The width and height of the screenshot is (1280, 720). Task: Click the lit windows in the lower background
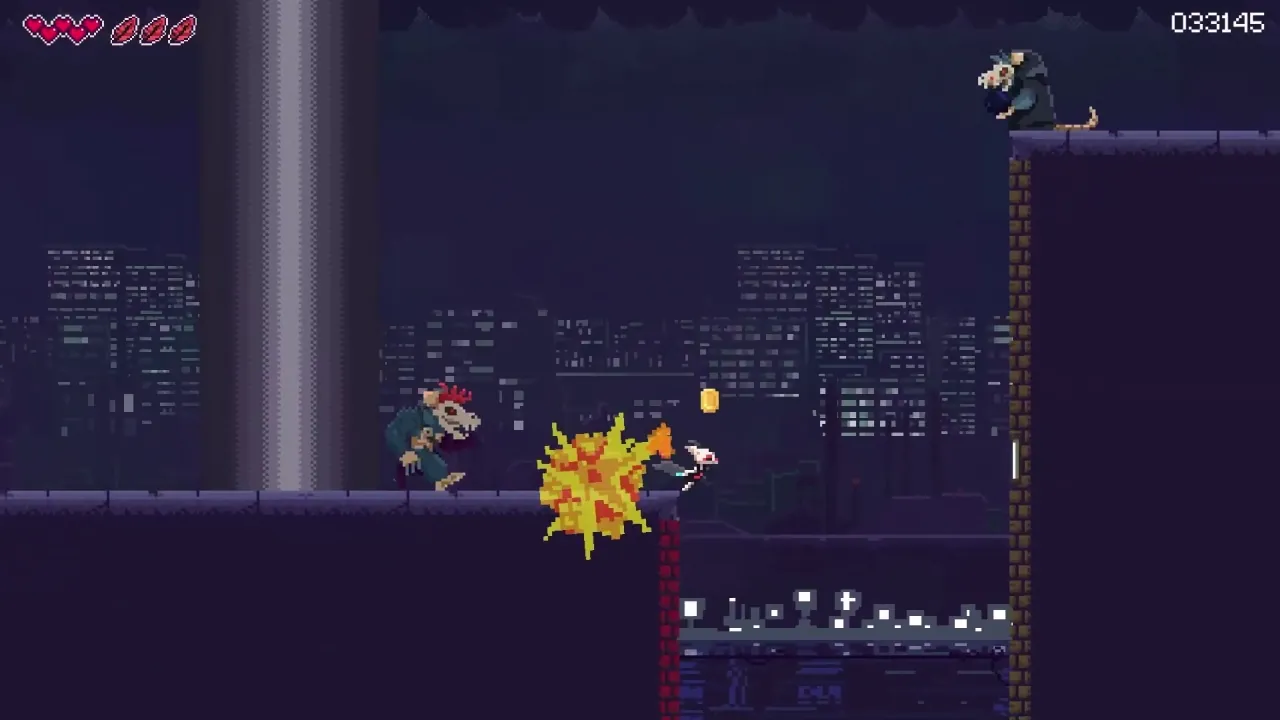coord(850,610)
